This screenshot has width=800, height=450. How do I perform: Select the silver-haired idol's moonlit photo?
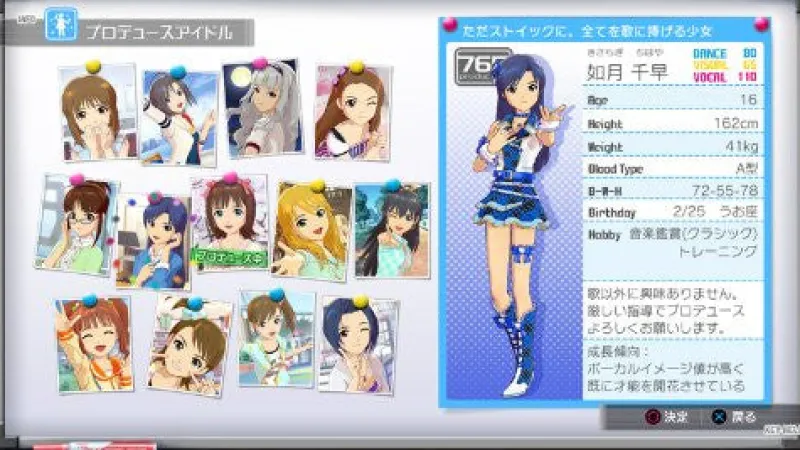pyautogui.click(x=263, y=108)
